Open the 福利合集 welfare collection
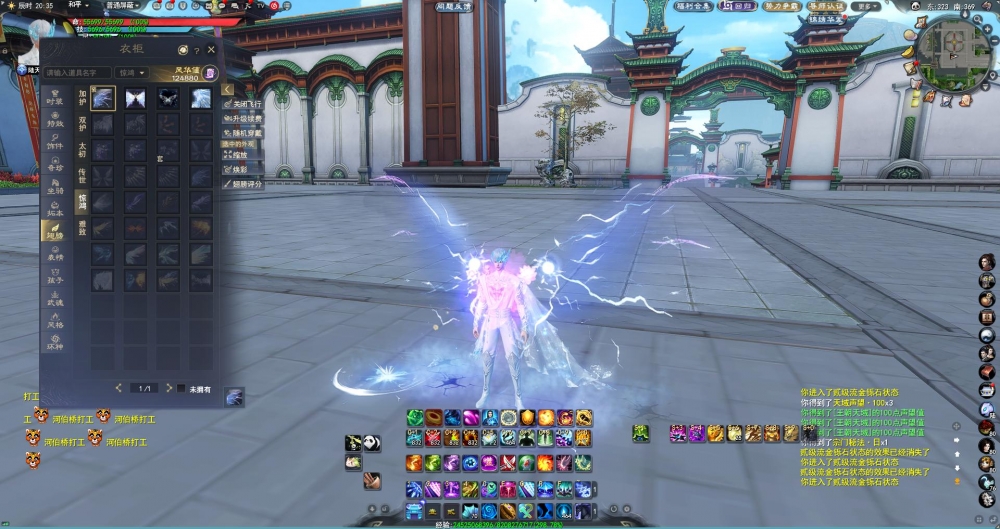This screenshot has width=1000, height=529. coord(692,6)
